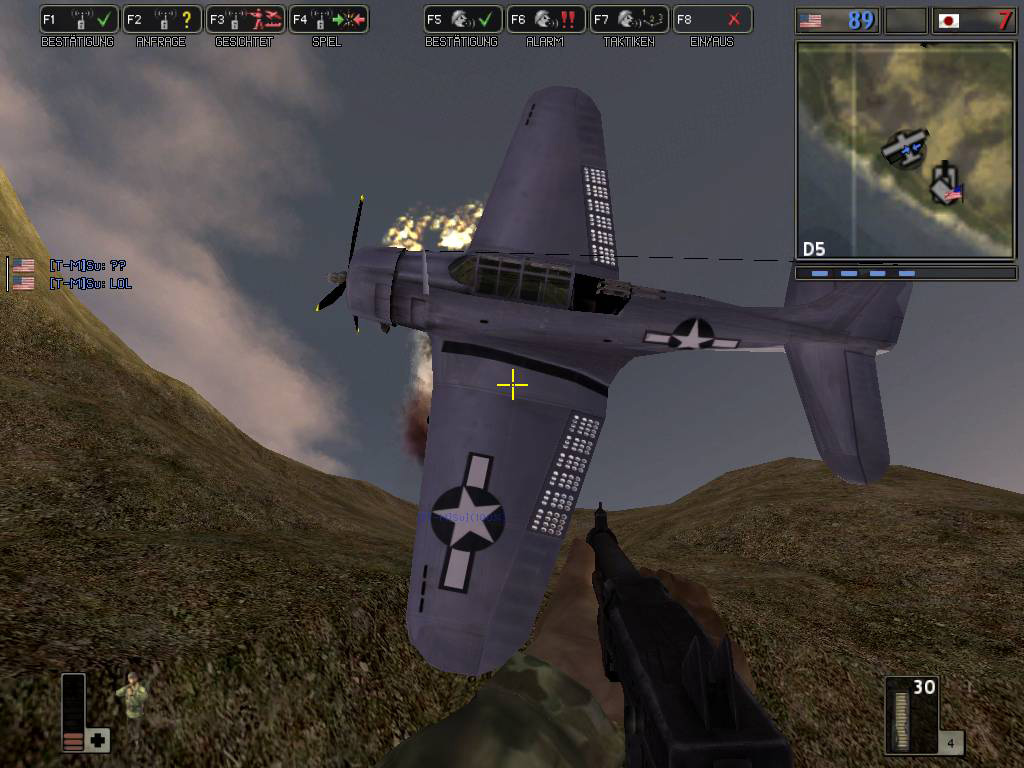Choose the F2 Anfrage radio command

(x=162, y=19)
